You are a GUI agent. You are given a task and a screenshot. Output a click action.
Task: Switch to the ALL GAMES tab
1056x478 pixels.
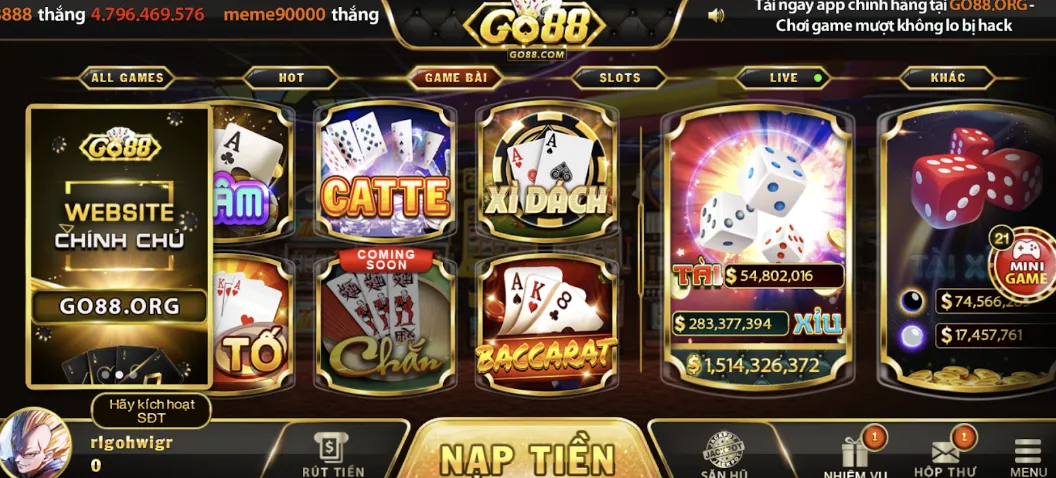127,78
